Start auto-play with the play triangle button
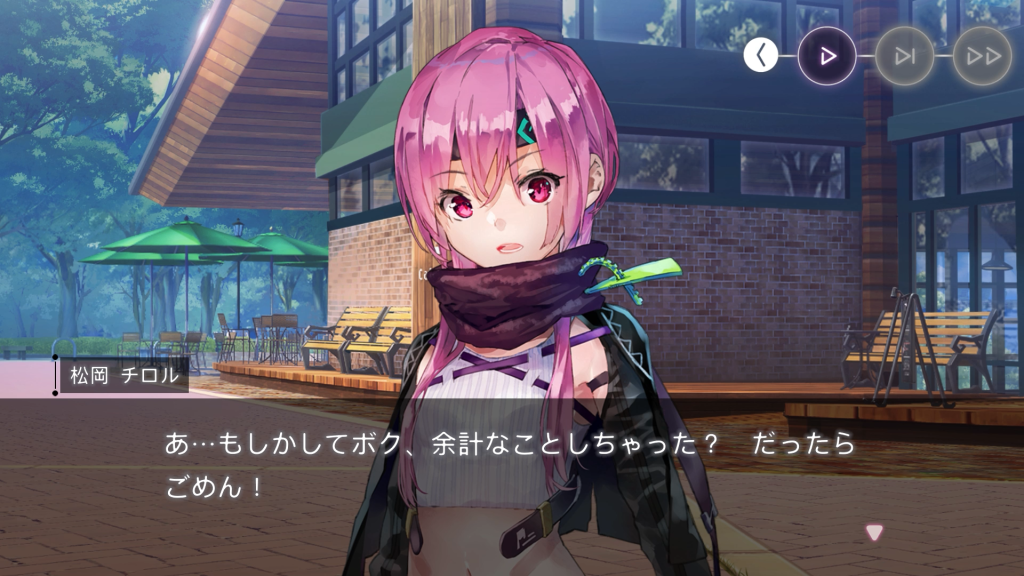This screenshot has height=576, width=1024. (x=827, y=56)
